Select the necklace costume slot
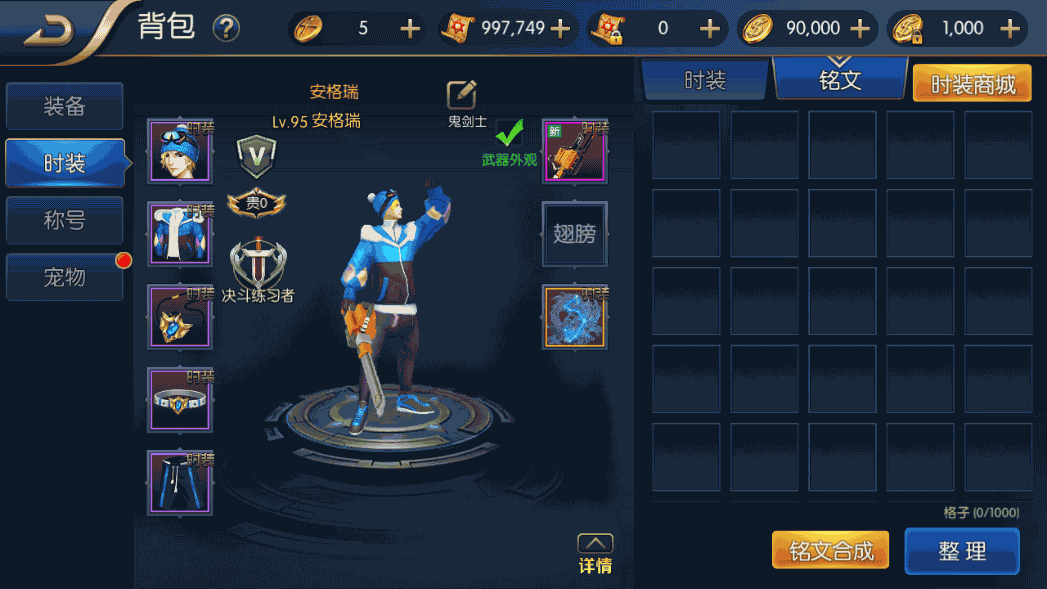The height and width of the screenshot is (589, 1047). (x=180, y=317)
